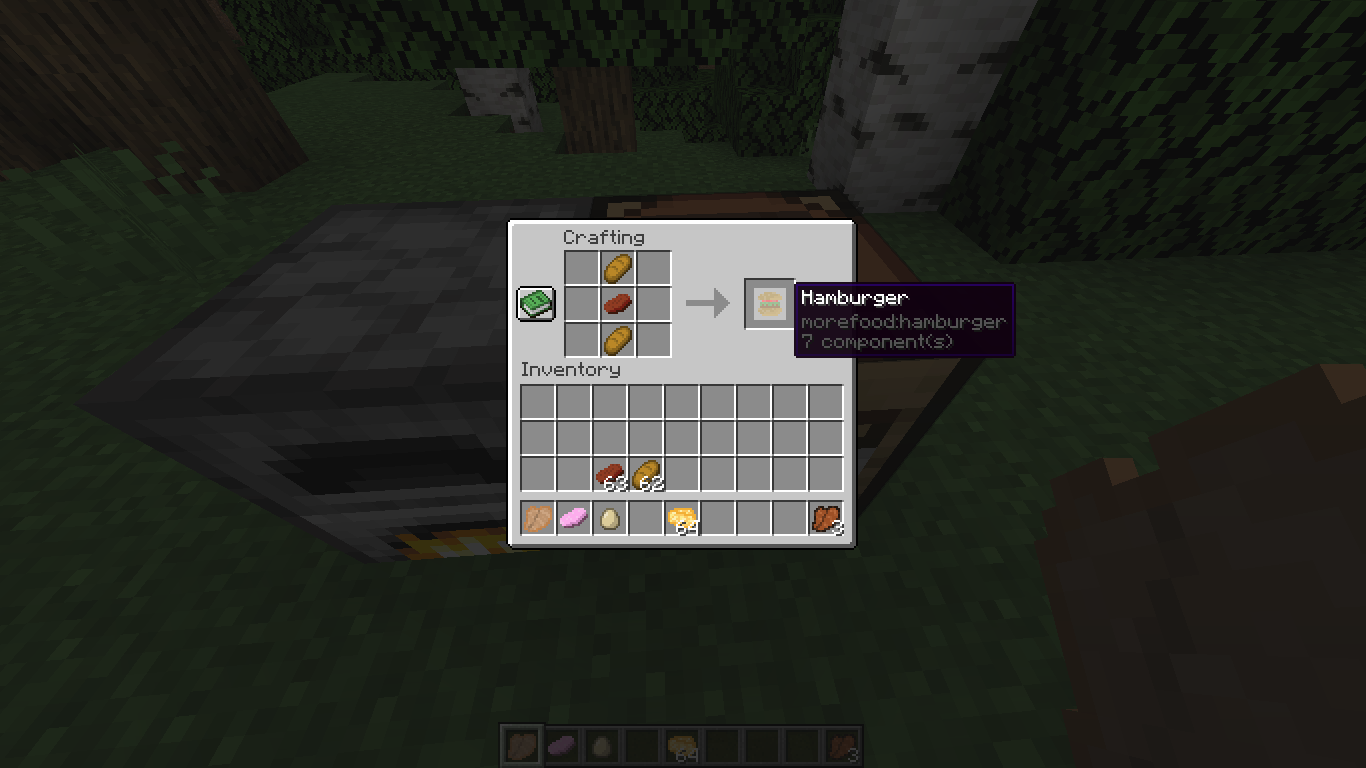This screenshot has height=768, width=1366.
Task: Open the recipe book
Action: pos(535,303)
